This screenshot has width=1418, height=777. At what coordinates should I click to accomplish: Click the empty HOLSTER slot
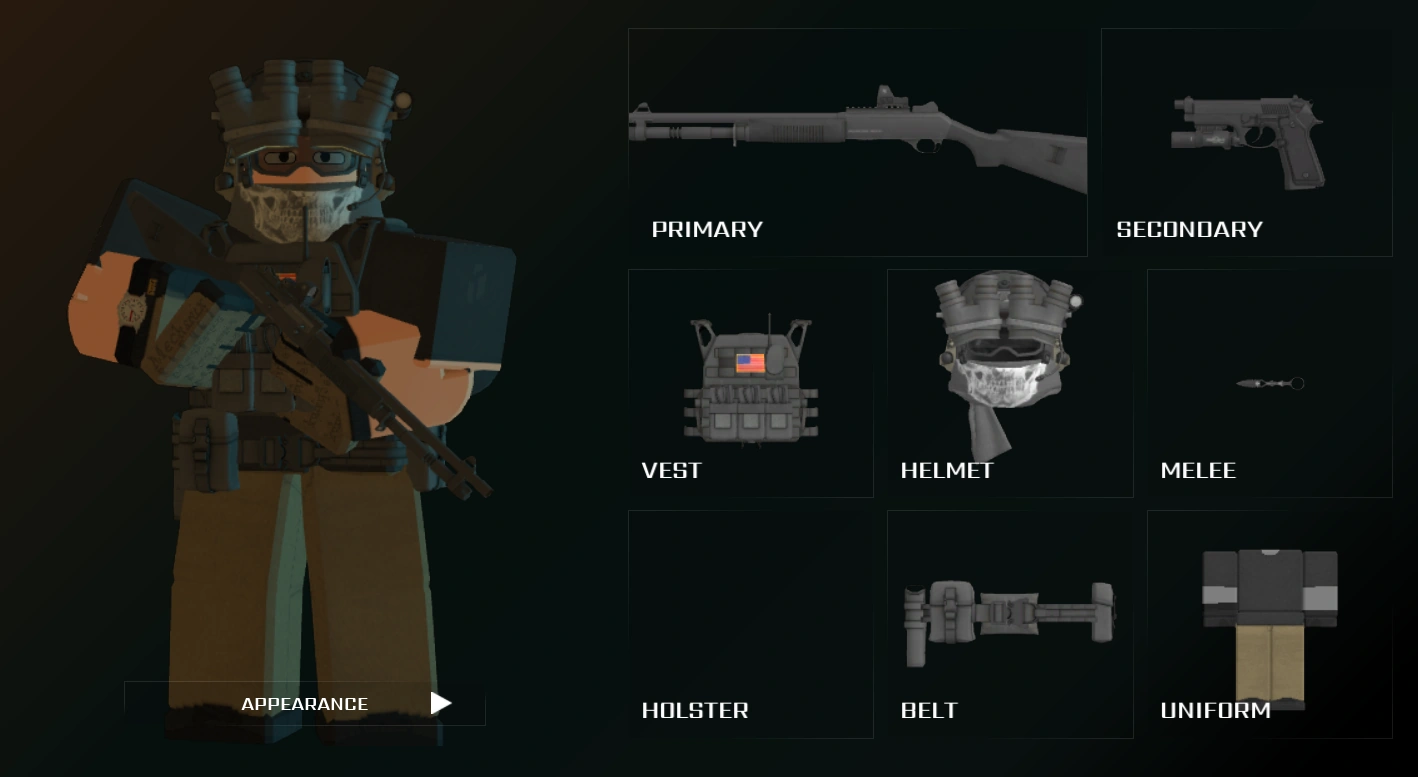coord(750,610)
